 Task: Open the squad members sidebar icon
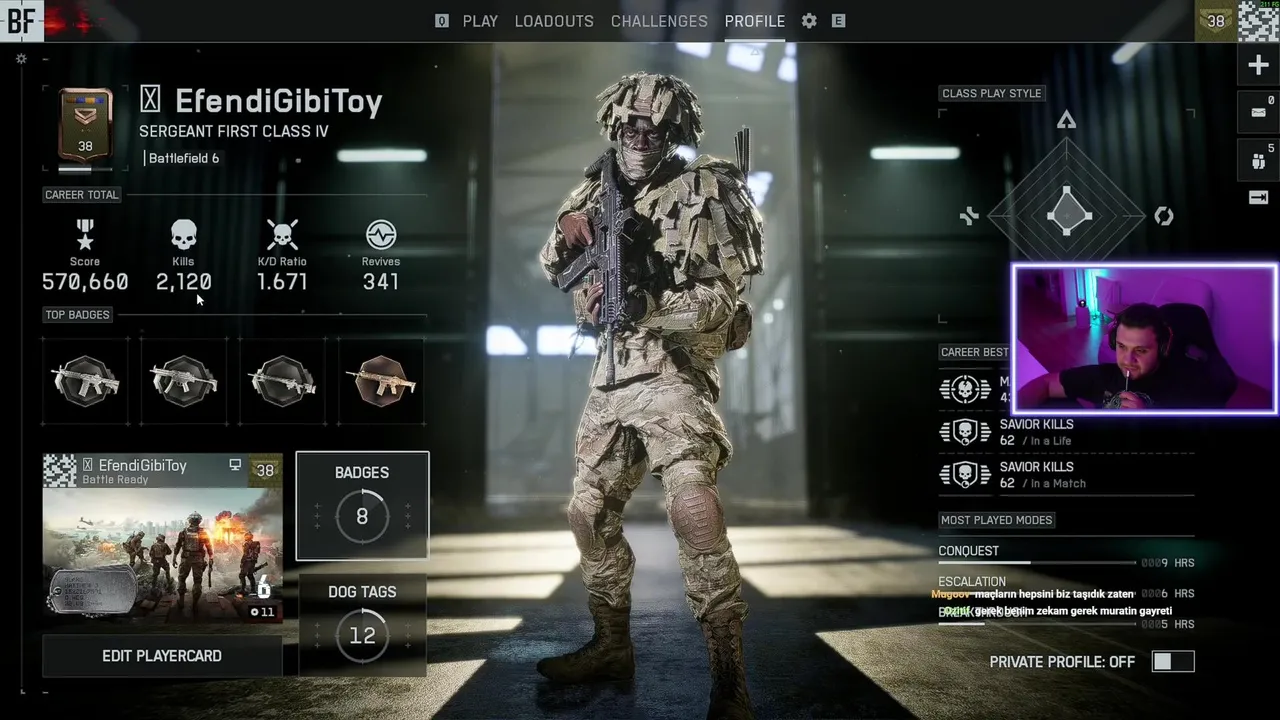point(1258,158)
